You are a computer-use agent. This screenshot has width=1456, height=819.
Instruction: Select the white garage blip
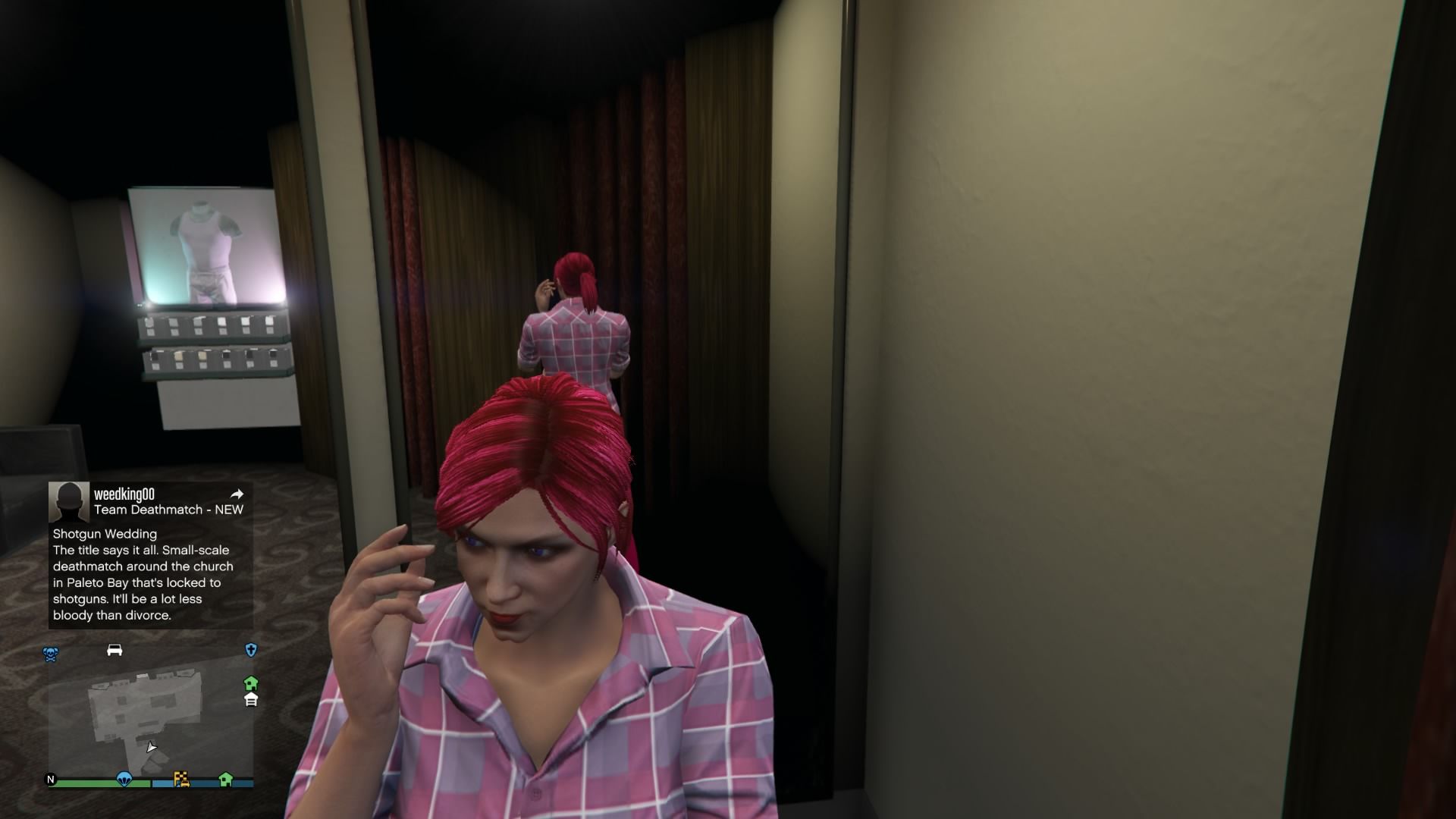click(x=251, y=699)
